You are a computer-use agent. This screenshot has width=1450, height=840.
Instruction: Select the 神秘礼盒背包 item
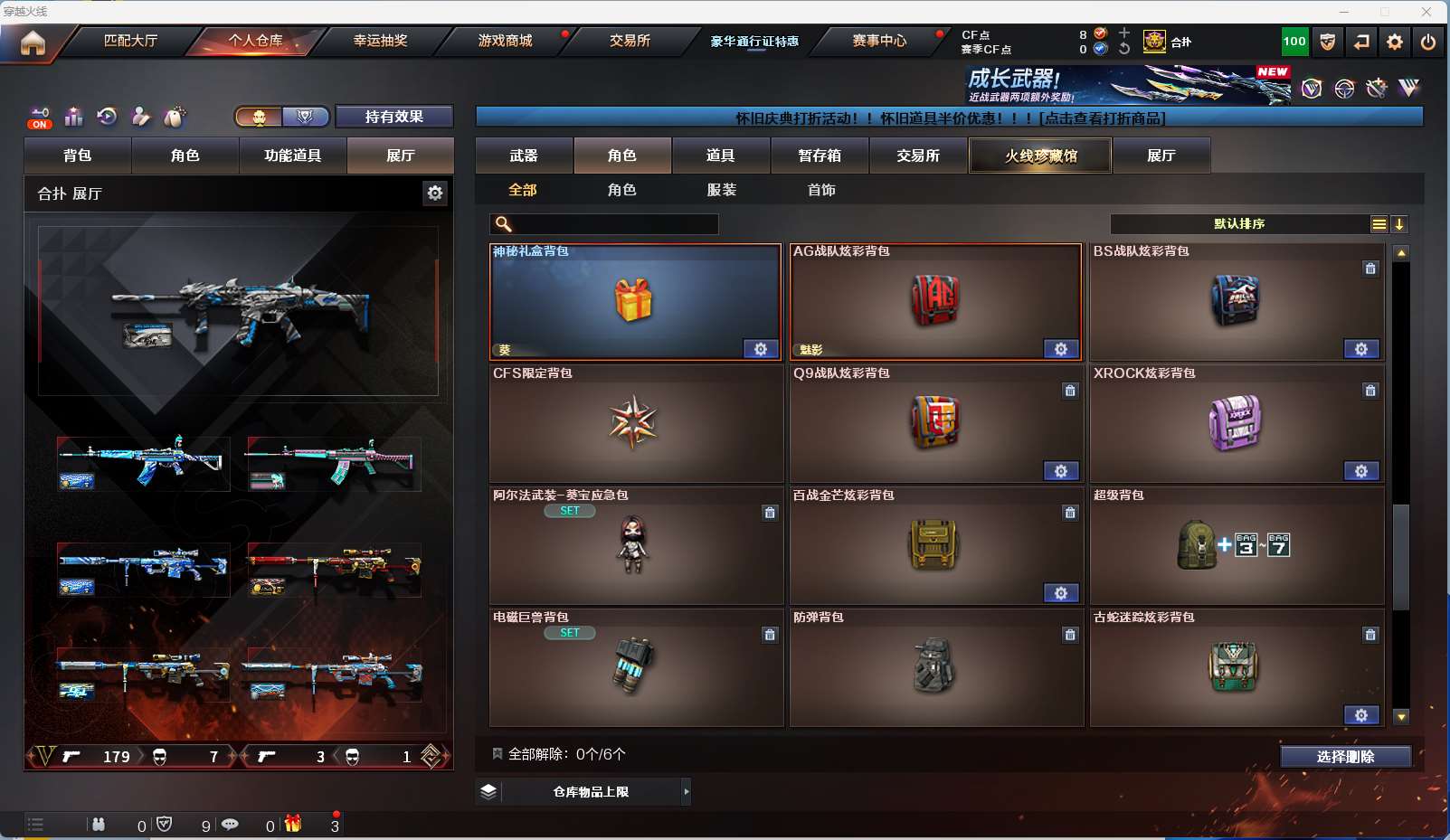(635, 302)
